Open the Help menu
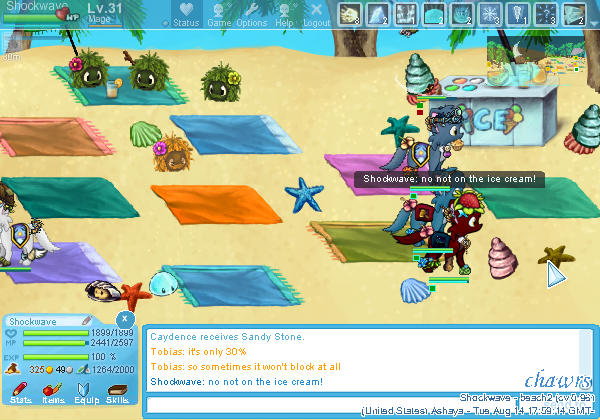 click(x=284, y=15)
